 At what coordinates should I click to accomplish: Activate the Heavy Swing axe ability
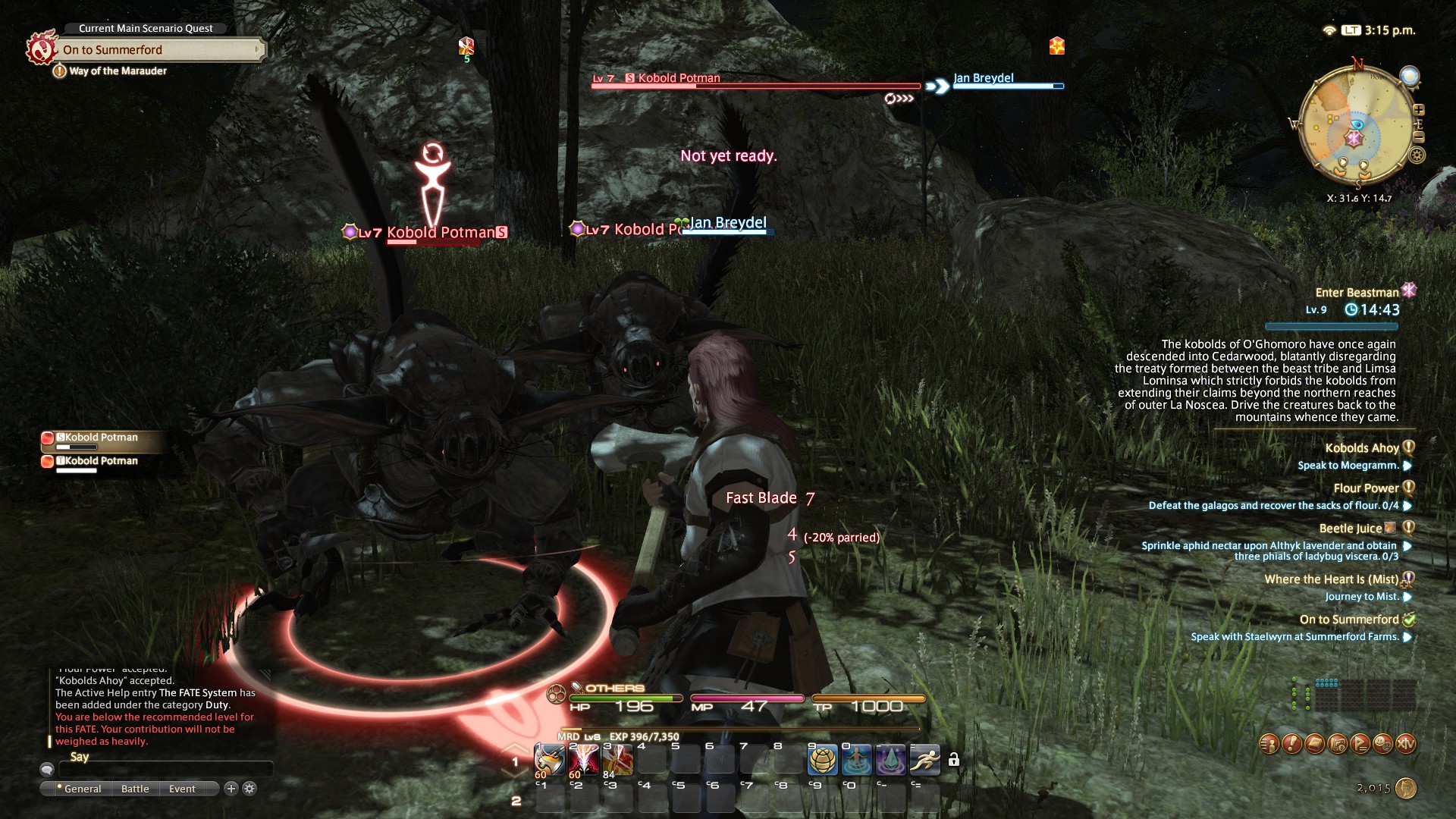(x=549, y=760)
